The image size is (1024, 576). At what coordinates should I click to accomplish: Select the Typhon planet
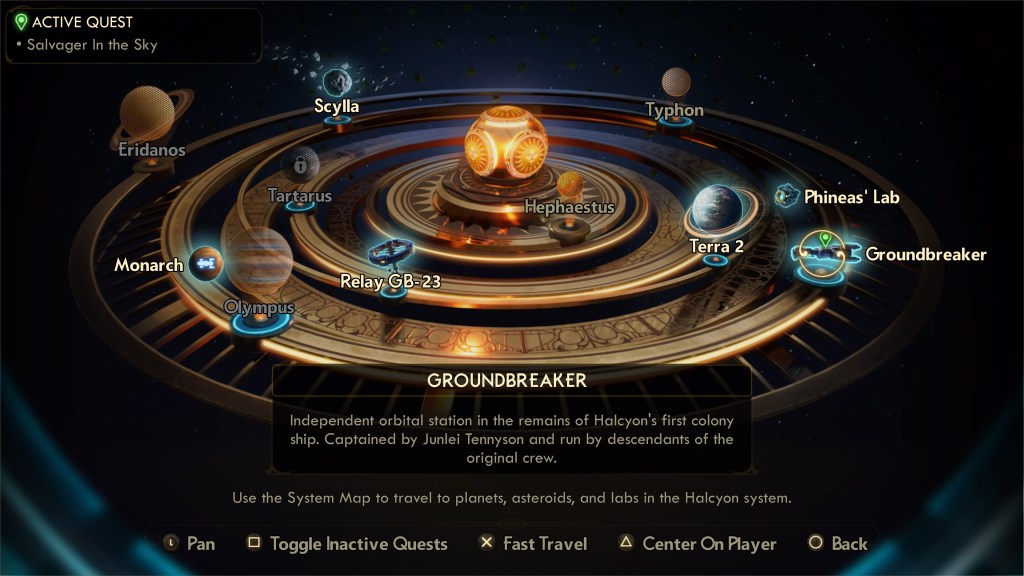point(676,83)
